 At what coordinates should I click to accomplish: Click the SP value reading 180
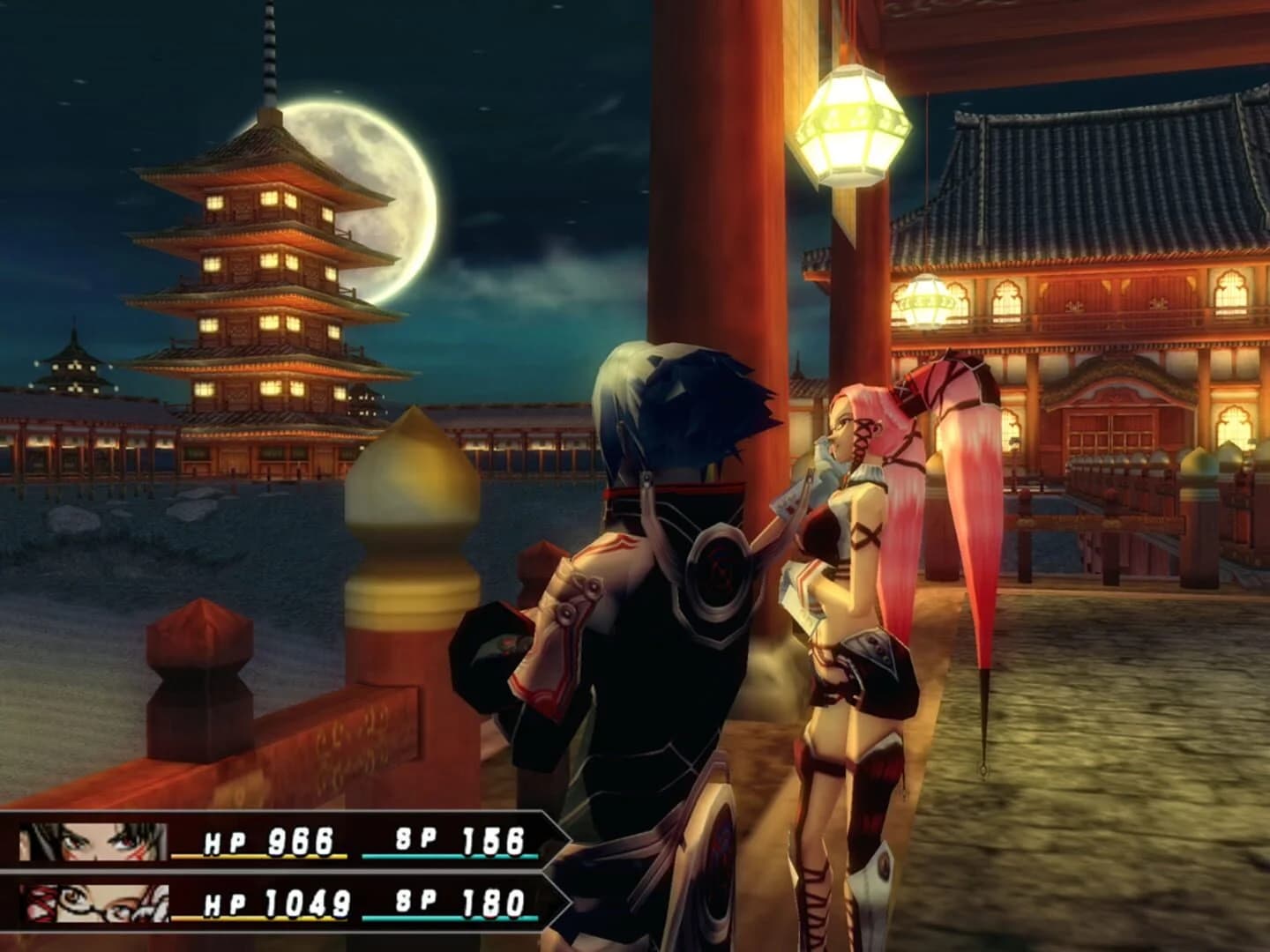point(494,904)
